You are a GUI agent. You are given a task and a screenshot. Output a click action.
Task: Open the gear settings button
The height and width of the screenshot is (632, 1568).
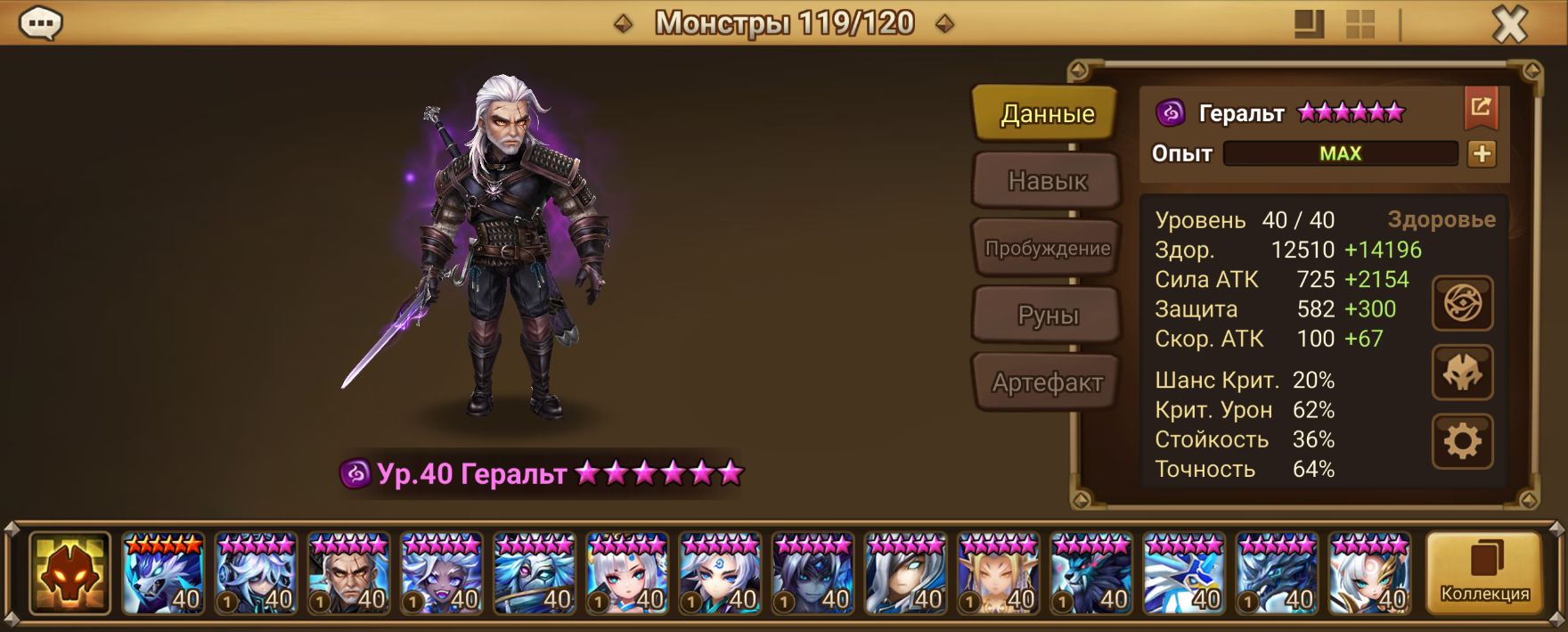click(x=1462, y=441)
